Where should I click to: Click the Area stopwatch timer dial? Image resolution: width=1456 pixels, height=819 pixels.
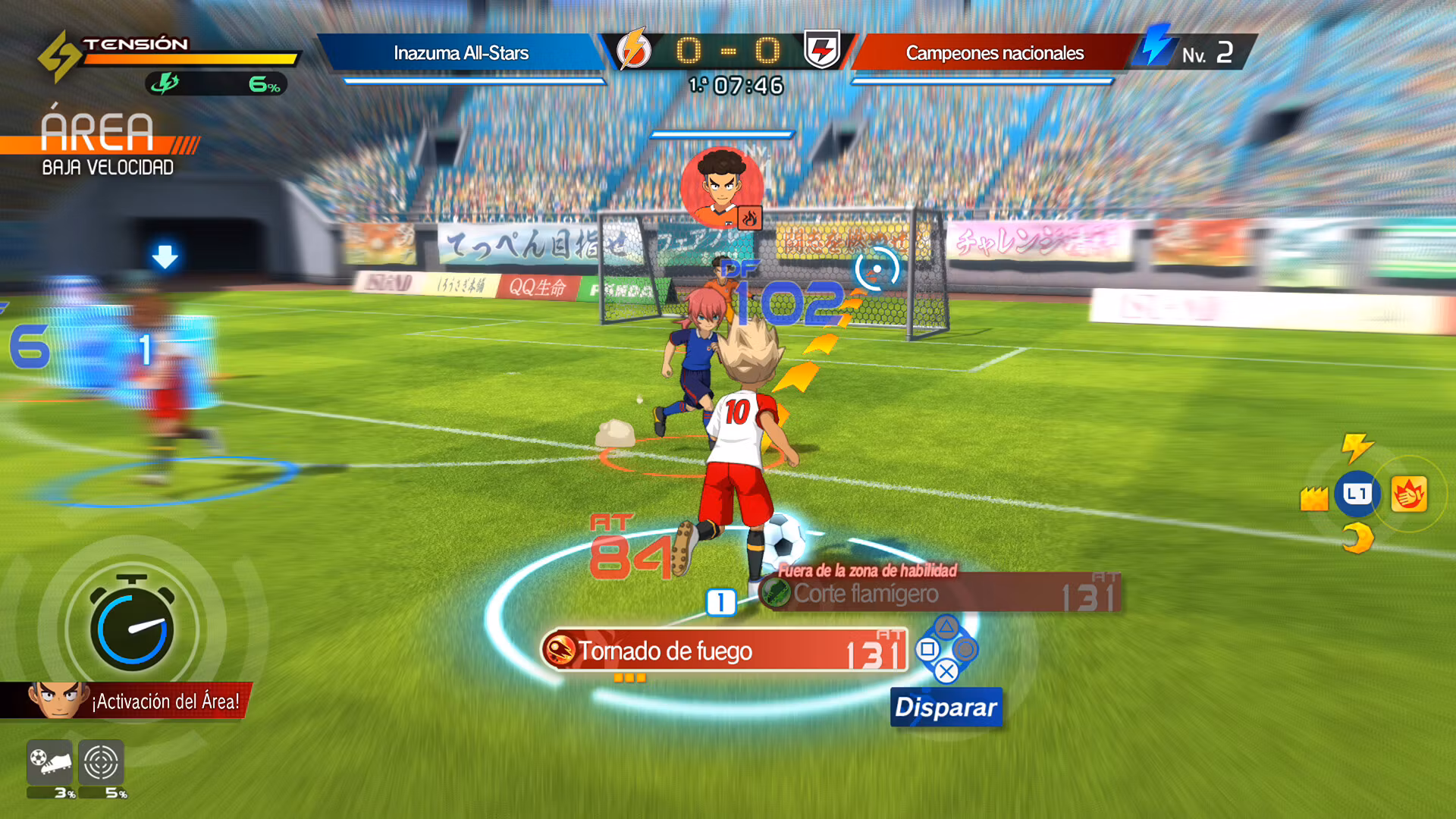tap(132, 628)
